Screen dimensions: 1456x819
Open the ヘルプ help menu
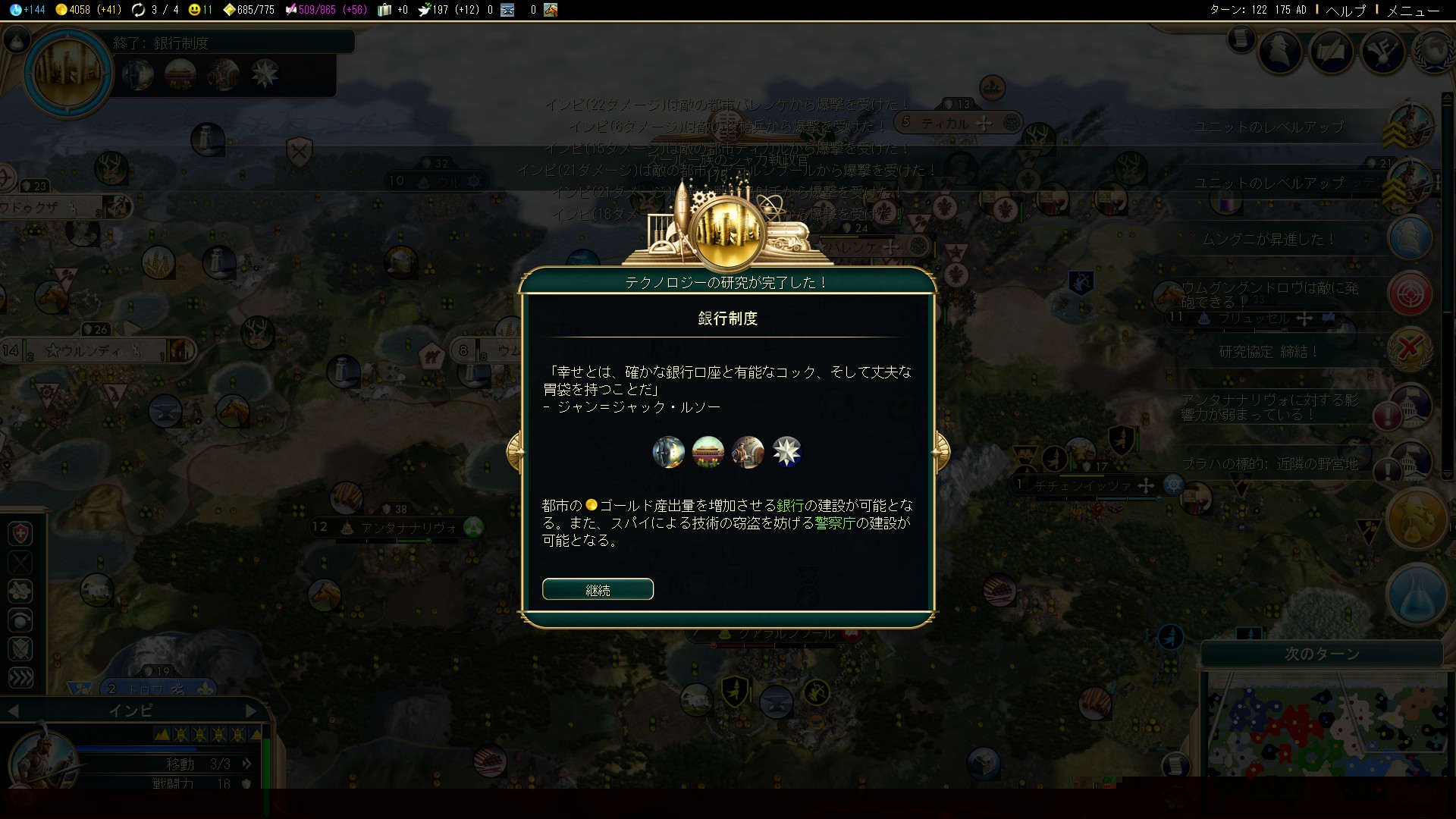click(x=1345, y=10)
